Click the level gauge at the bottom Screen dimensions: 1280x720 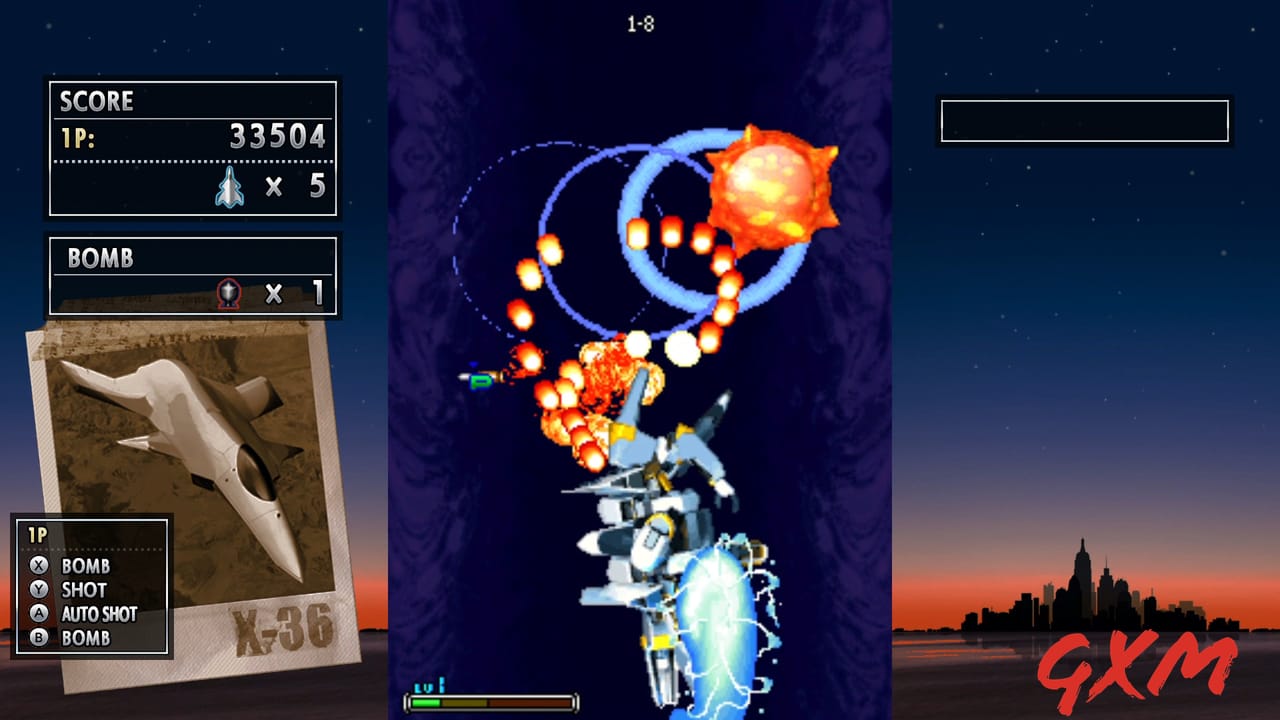(490, 702)
